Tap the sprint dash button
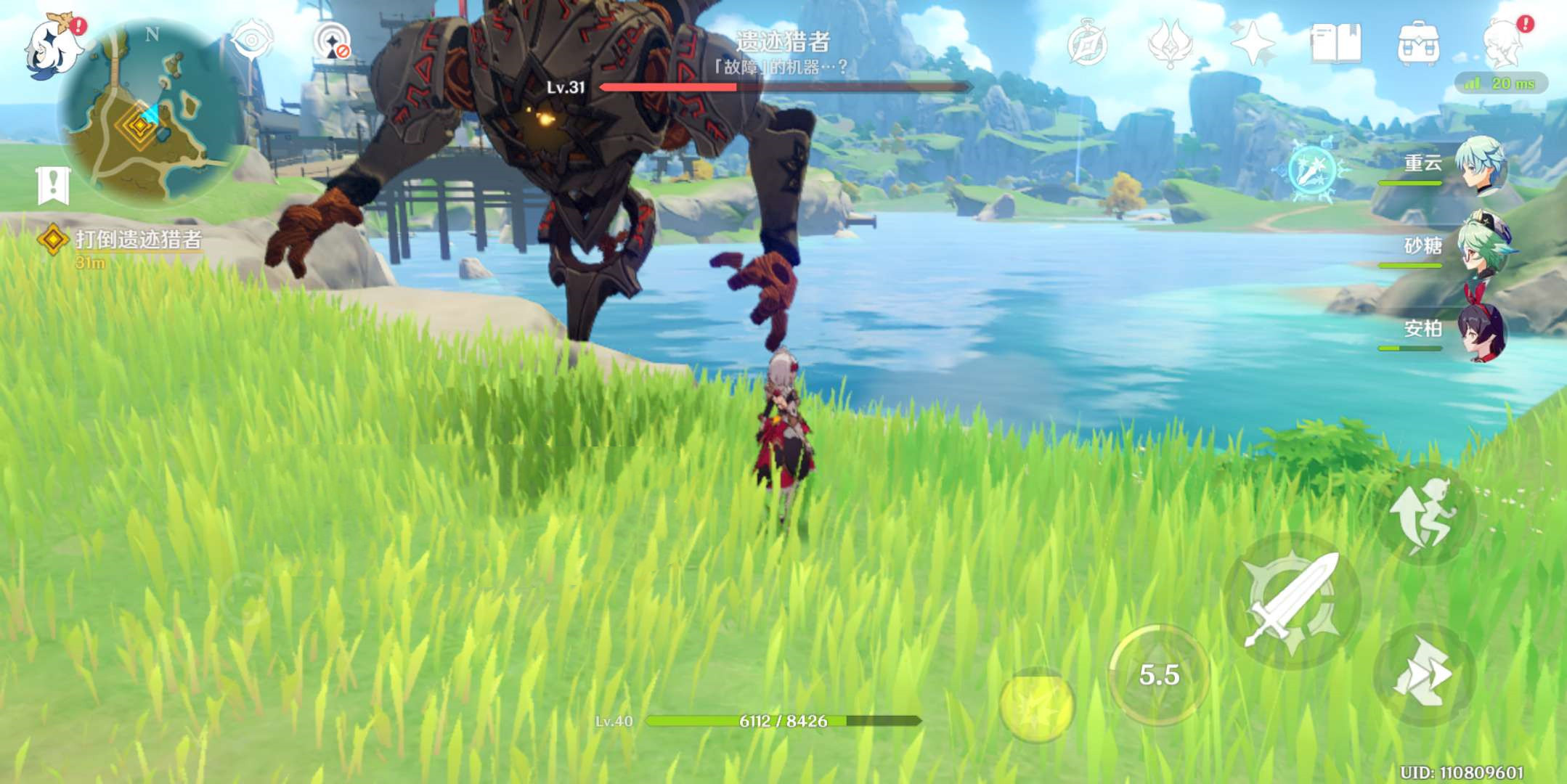Screen dimensions: 1567x784 coord(1423,675)
